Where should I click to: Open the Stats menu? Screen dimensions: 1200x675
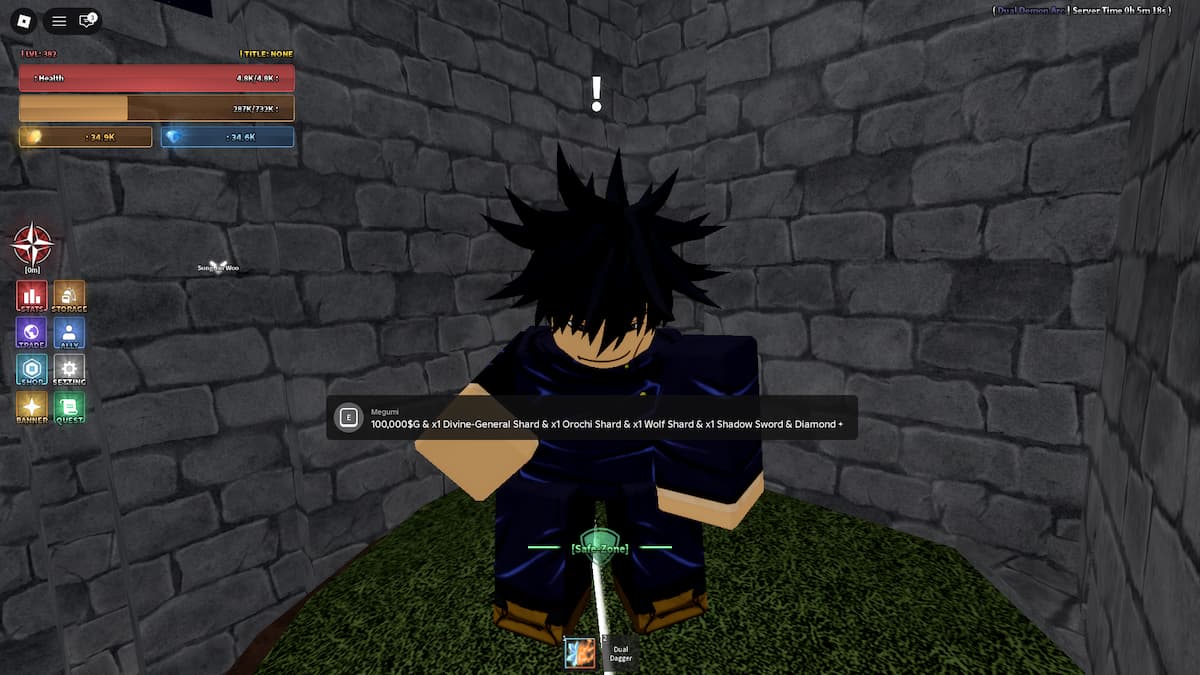(32, 296)
